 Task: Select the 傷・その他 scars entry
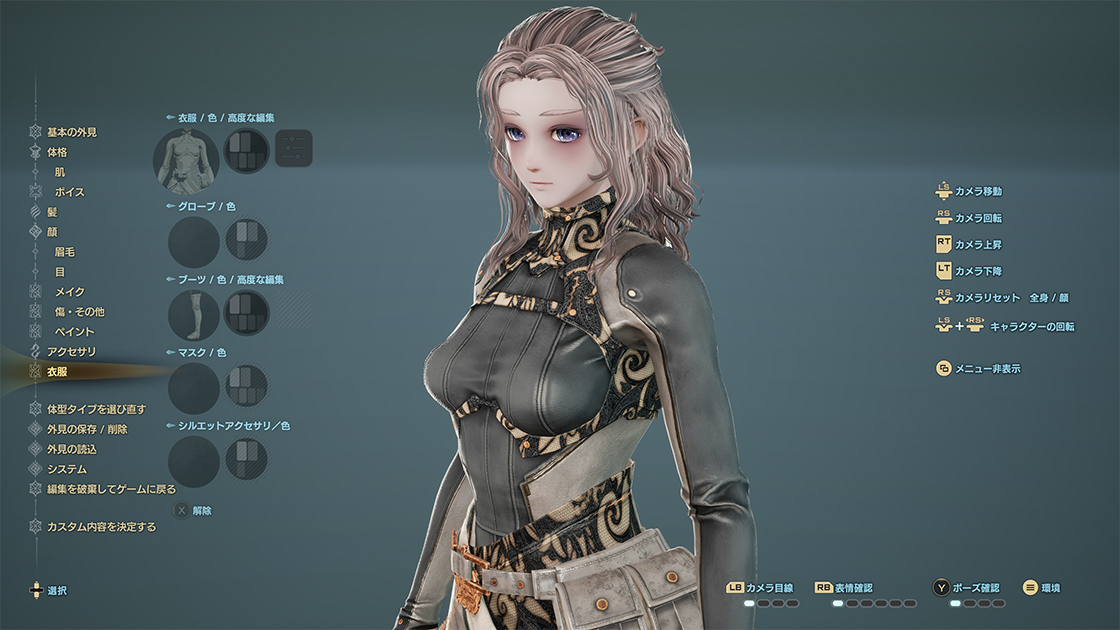pos(79,312)
